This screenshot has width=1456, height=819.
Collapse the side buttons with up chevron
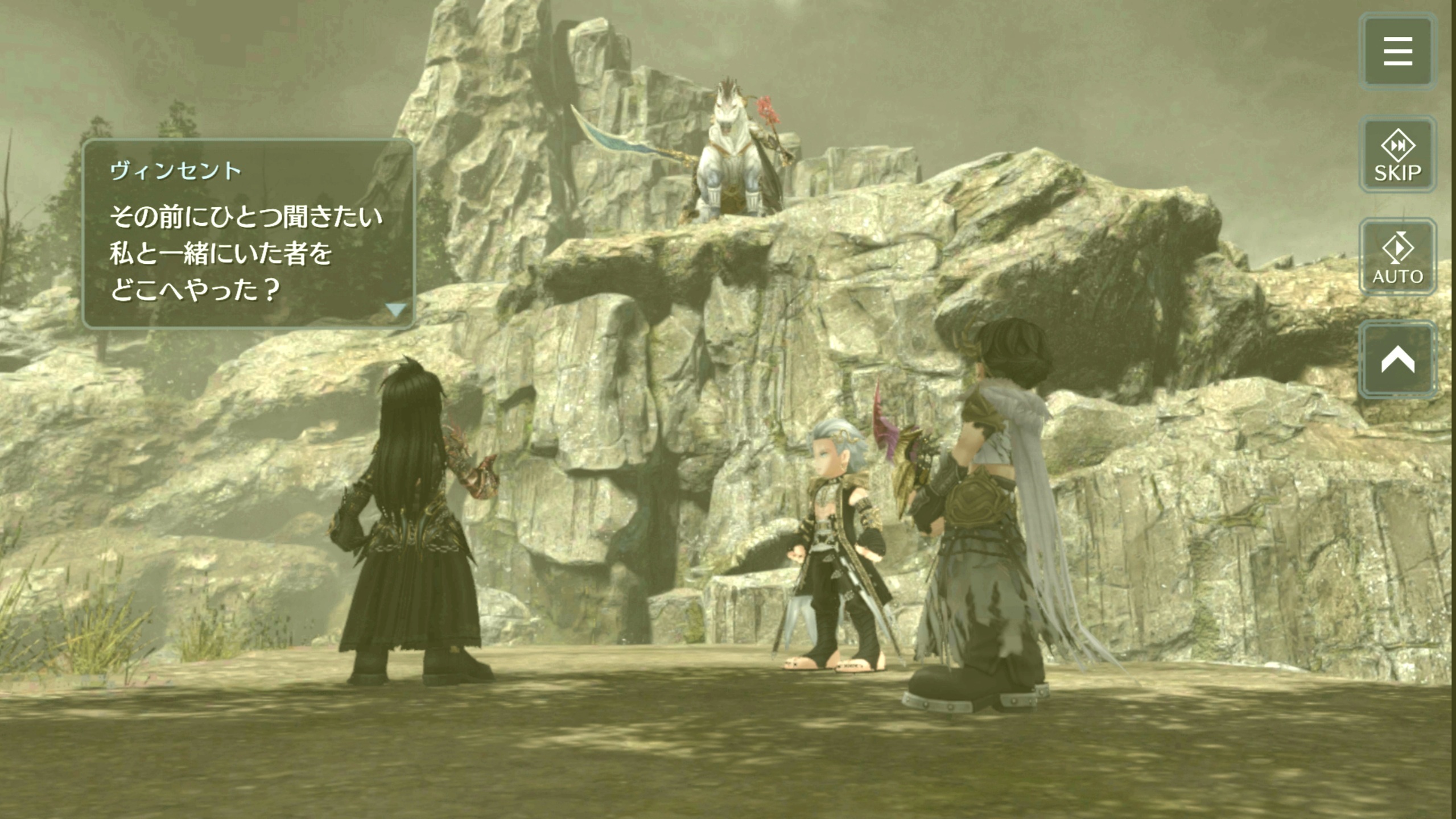[x=1397, y=359]
